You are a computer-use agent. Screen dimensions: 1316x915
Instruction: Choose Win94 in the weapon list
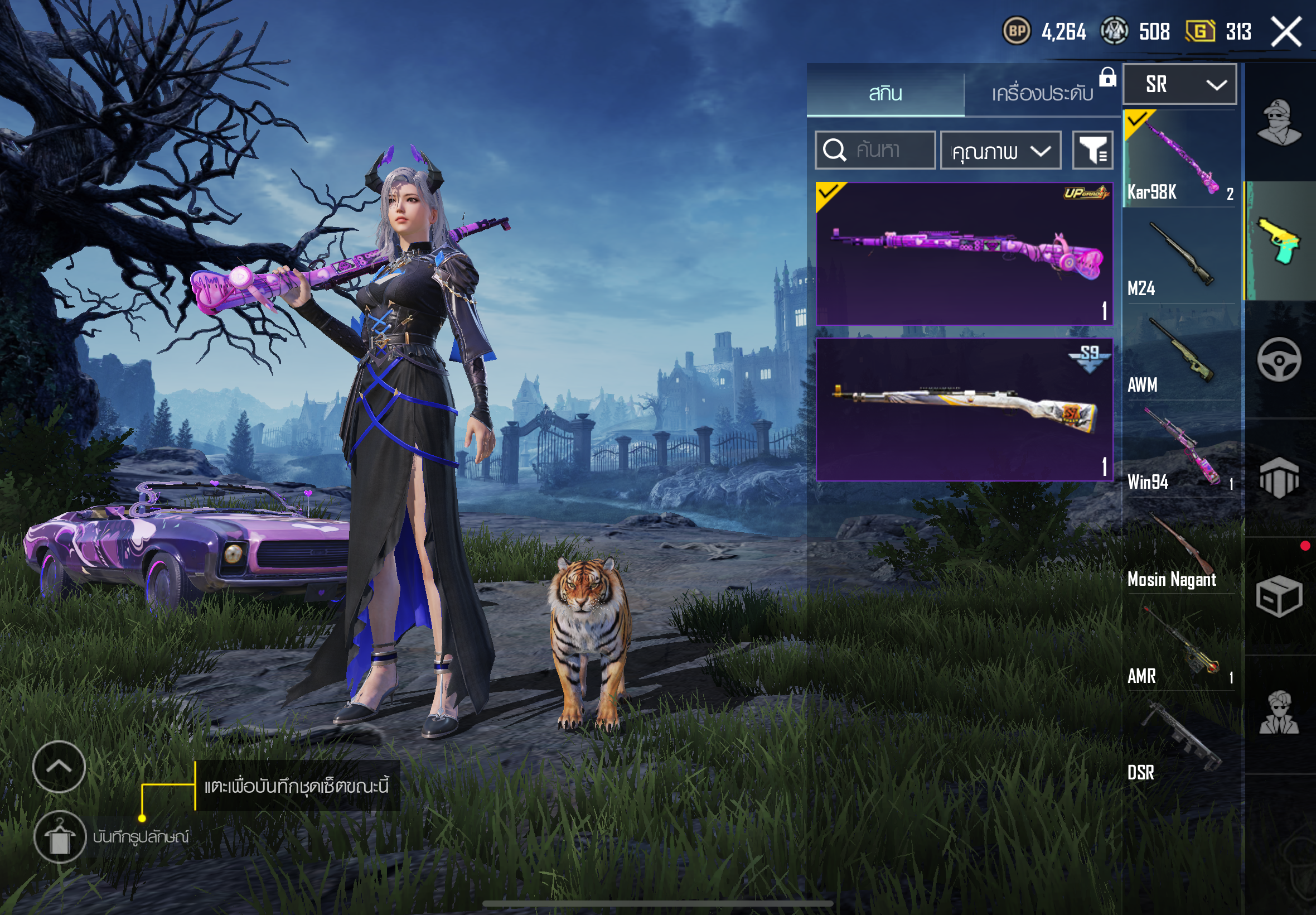(x=1179, y=450)
